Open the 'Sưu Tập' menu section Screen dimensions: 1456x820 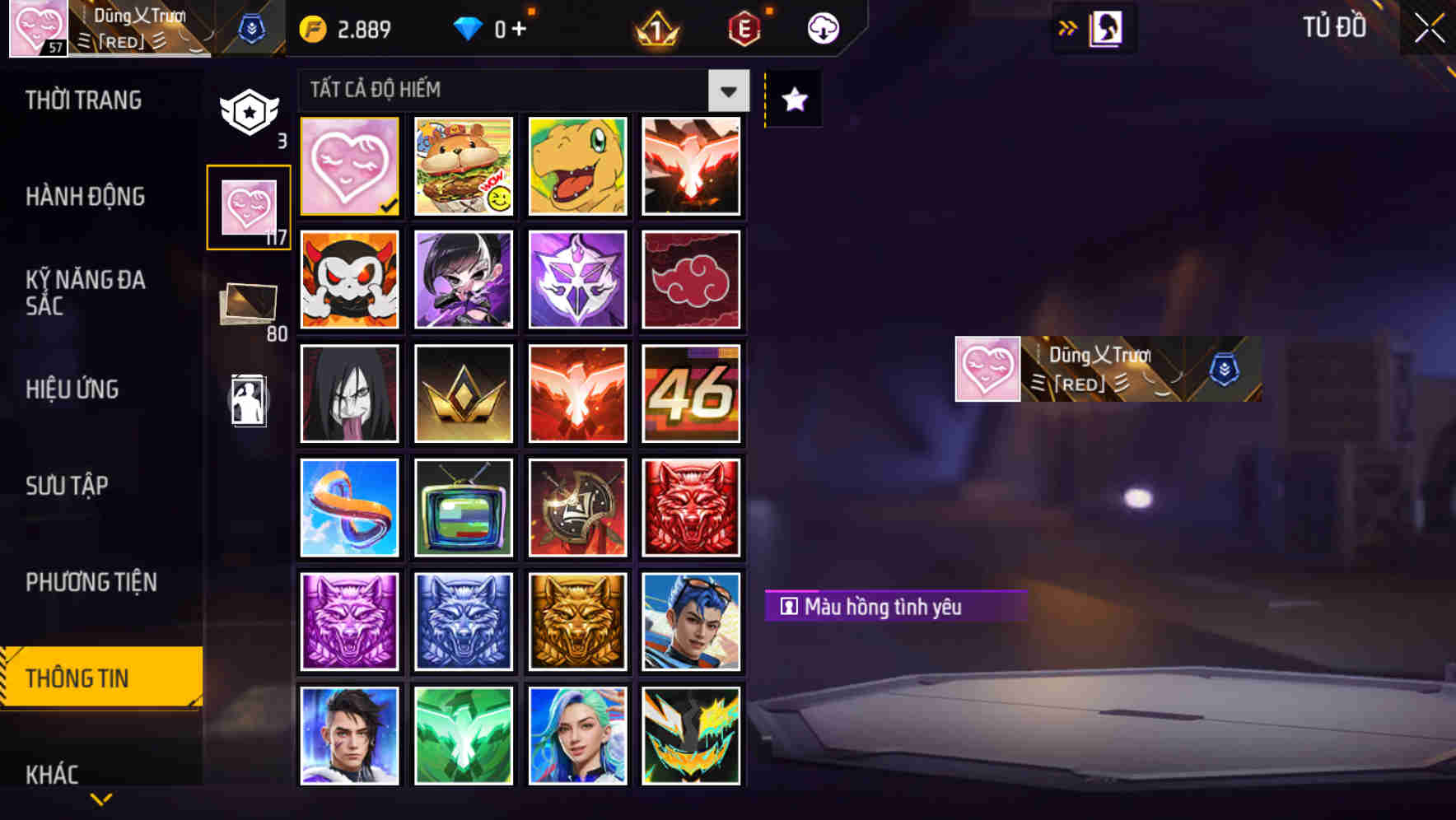[x=68, y=486]
